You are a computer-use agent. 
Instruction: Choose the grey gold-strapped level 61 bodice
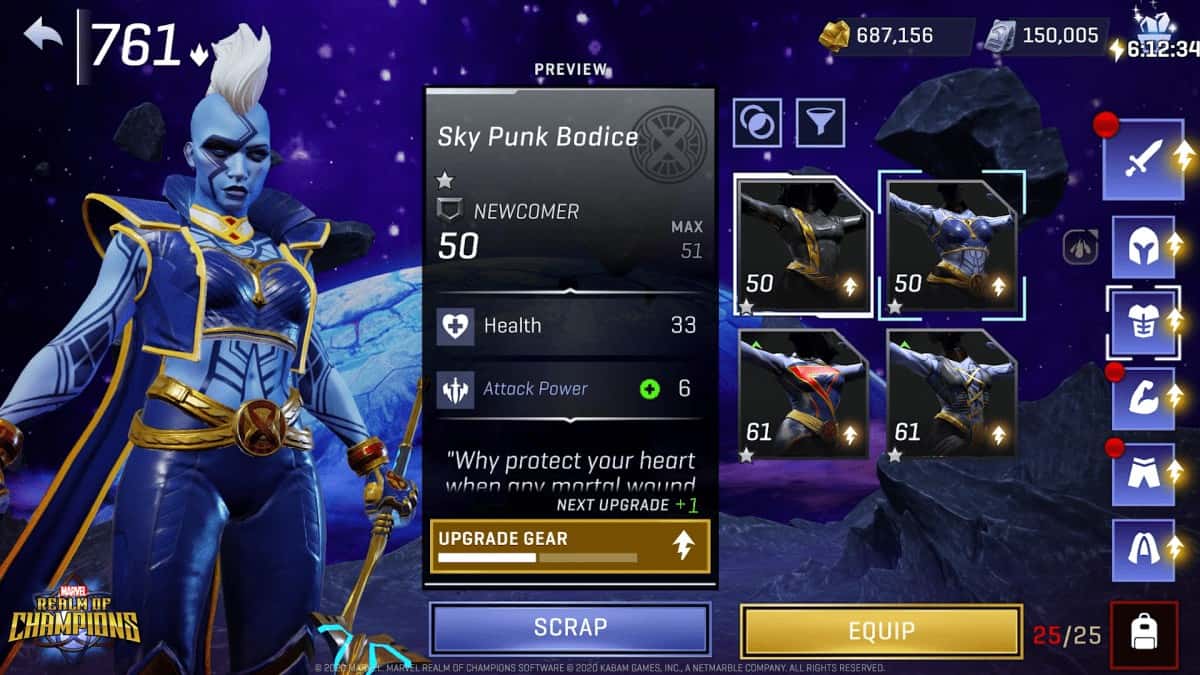click(x=951, y=394)
